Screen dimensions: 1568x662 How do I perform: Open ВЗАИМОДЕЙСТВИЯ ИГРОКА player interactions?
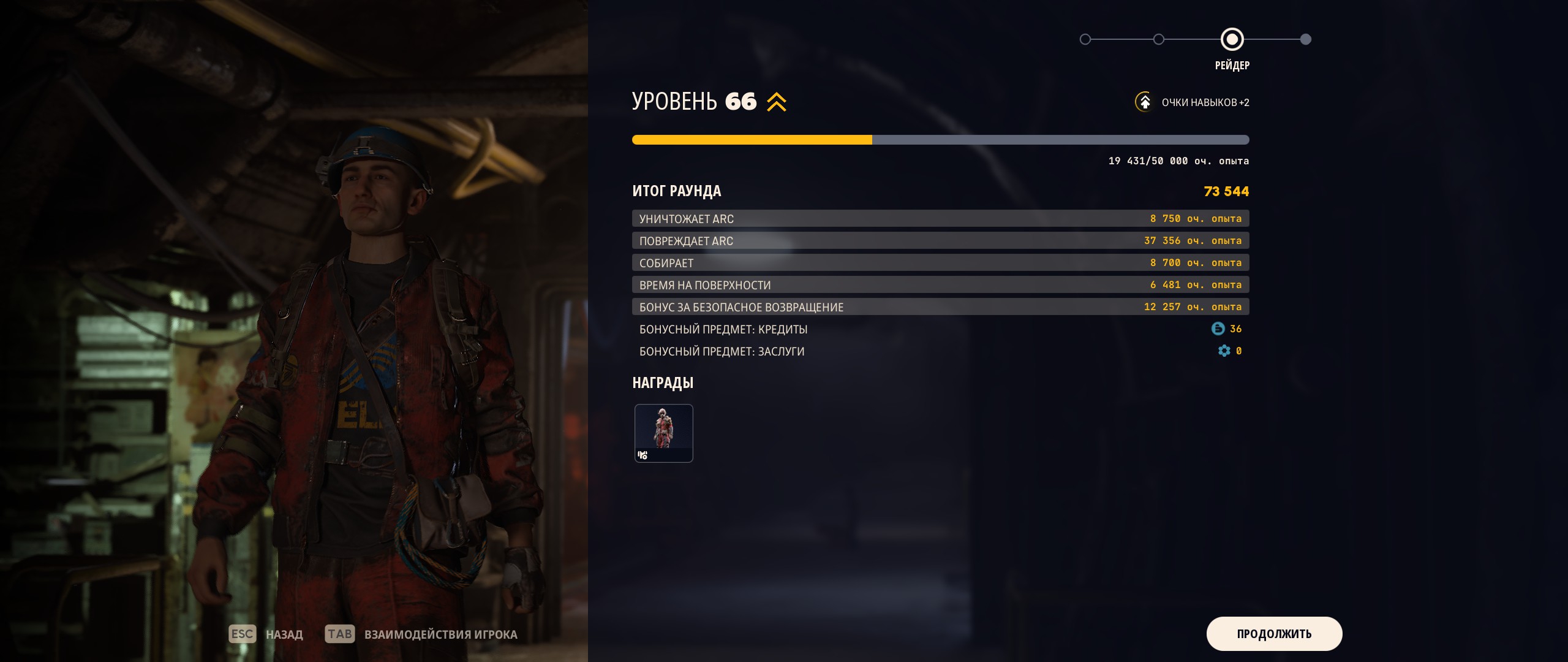coord(440,634)
